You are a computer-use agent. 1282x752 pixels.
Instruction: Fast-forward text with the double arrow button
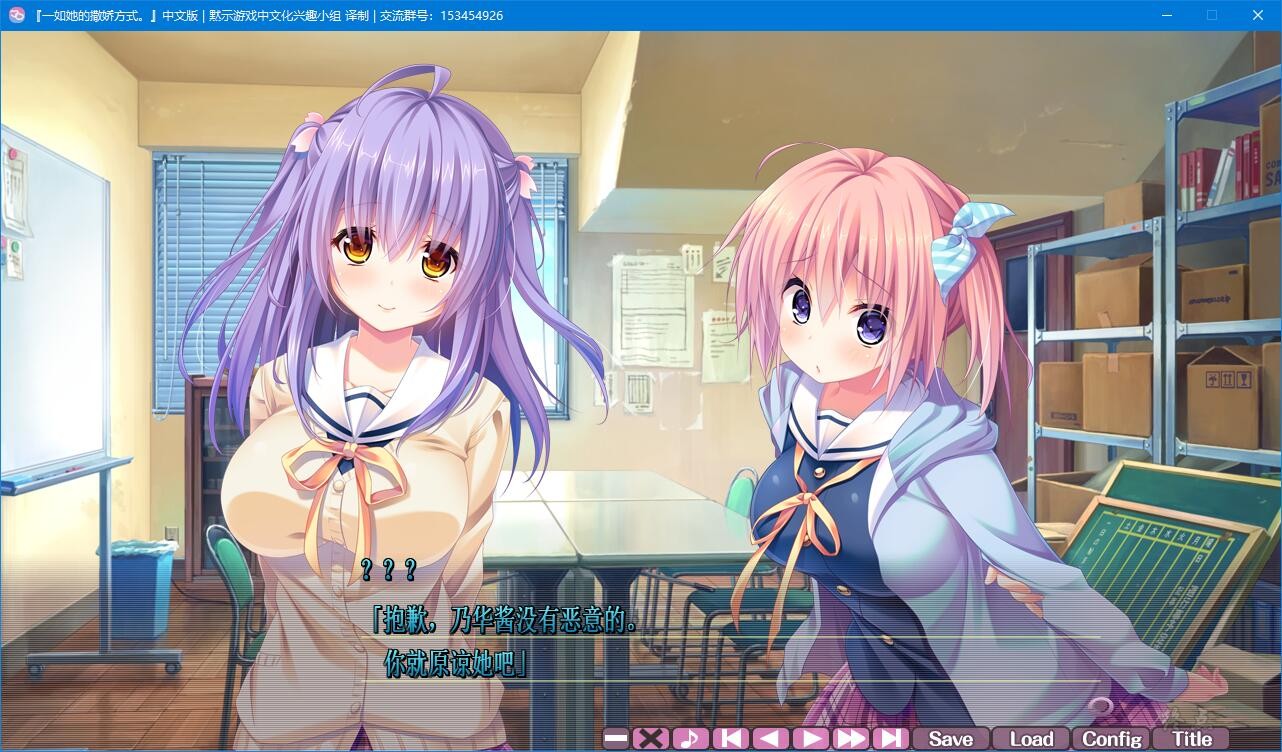850,739
